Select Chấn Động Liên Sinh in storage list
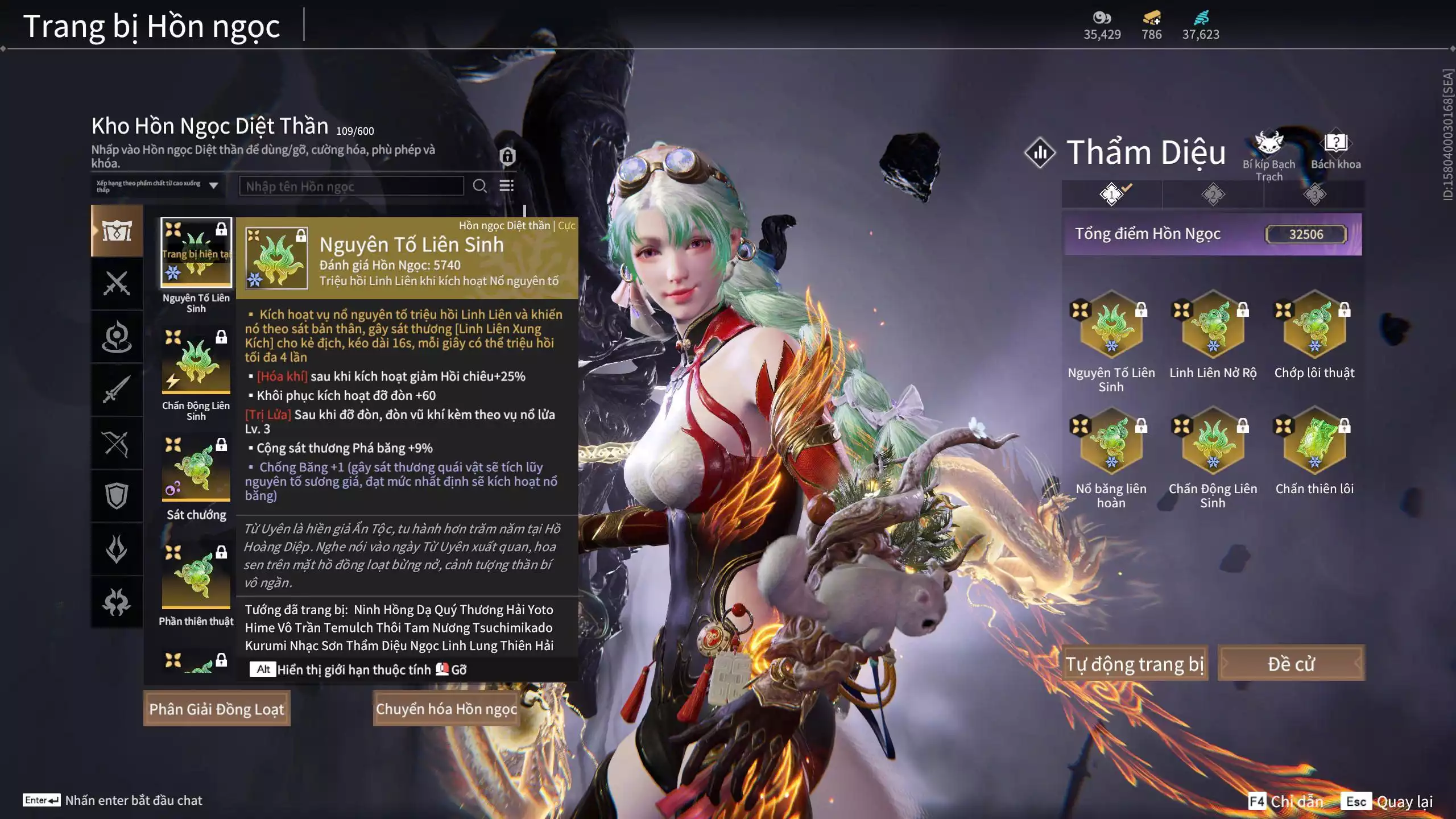 point(196,361)
